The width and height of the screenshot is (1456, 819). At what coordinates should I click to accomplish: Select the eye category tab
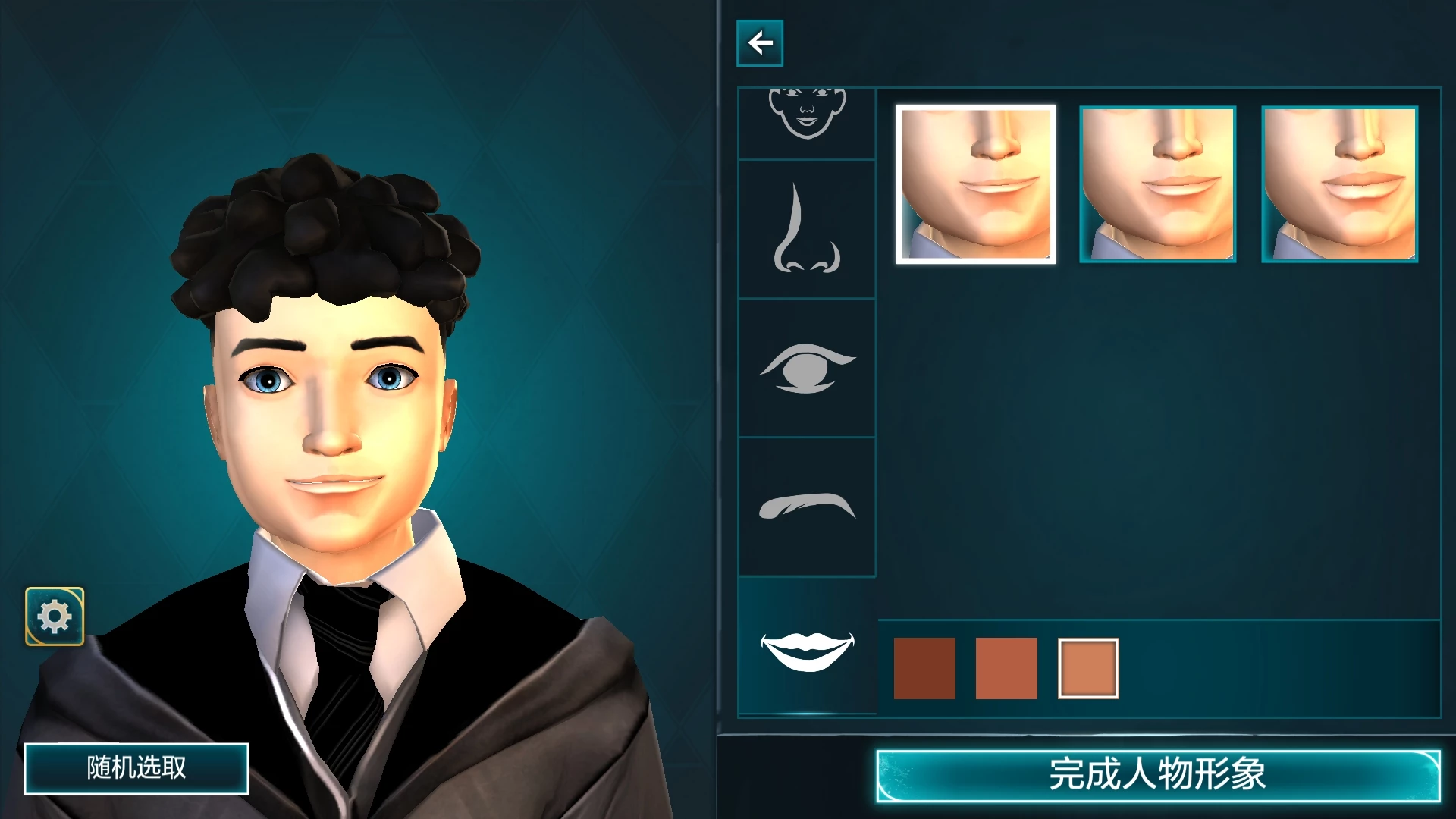coord(807,369)
